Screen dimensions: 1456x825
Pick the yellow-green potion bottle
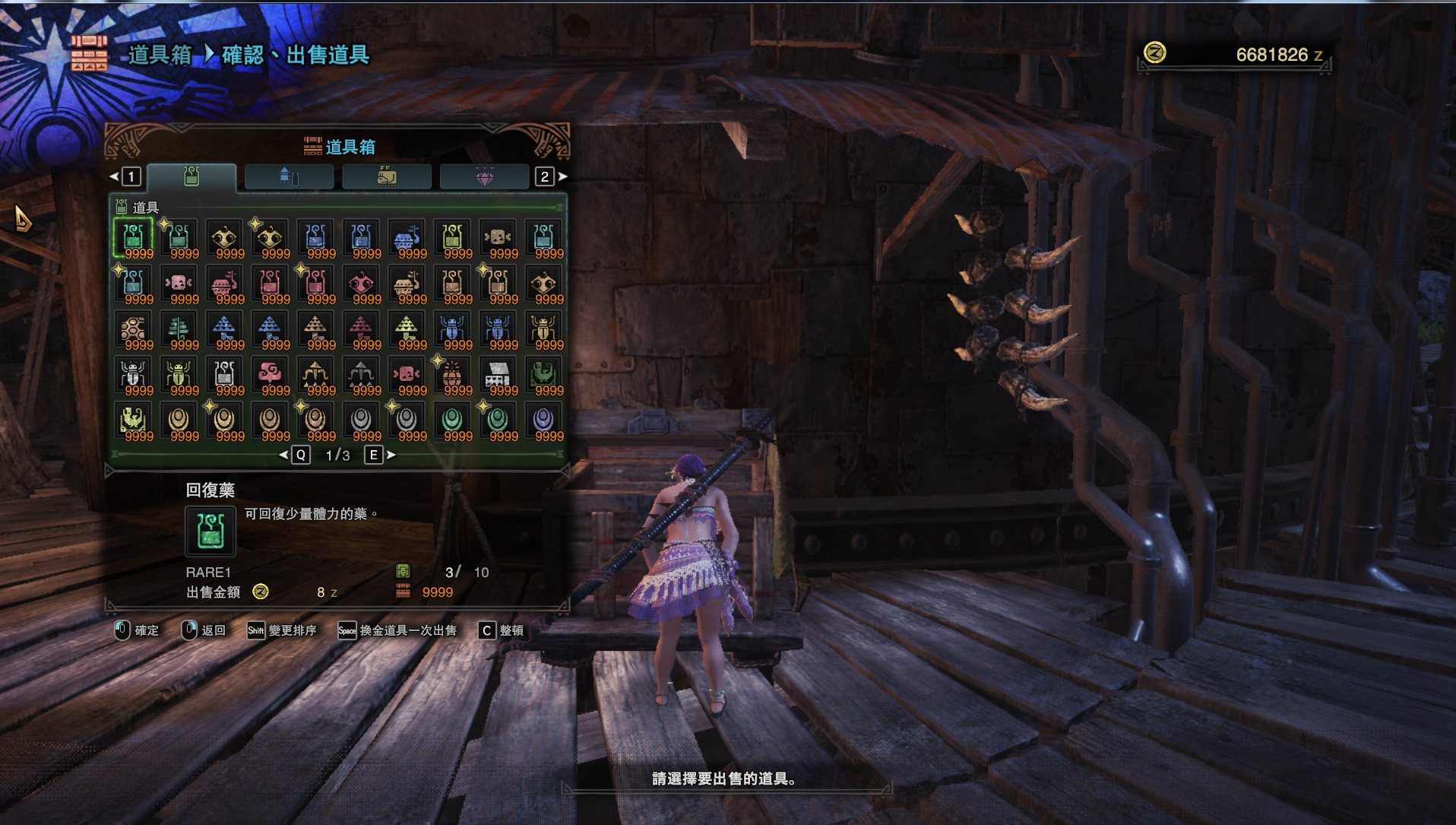(453, 238)
